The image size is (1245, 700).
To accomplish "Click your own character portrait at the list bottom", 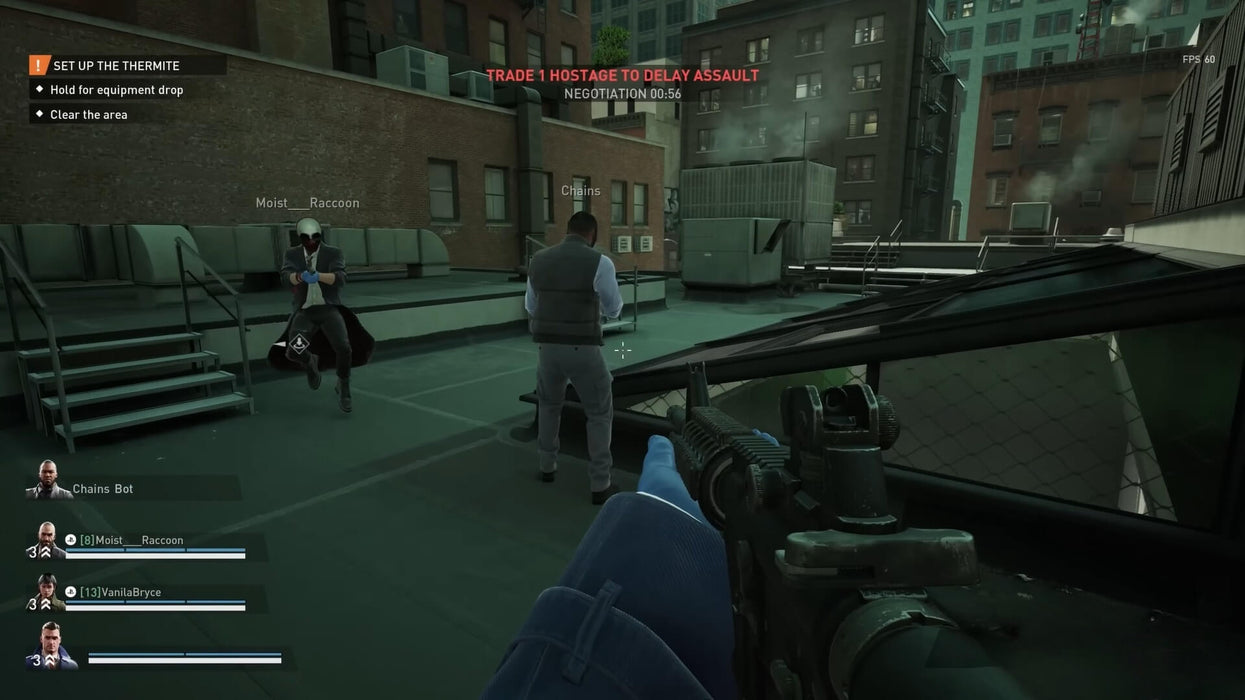I will 55,645.
